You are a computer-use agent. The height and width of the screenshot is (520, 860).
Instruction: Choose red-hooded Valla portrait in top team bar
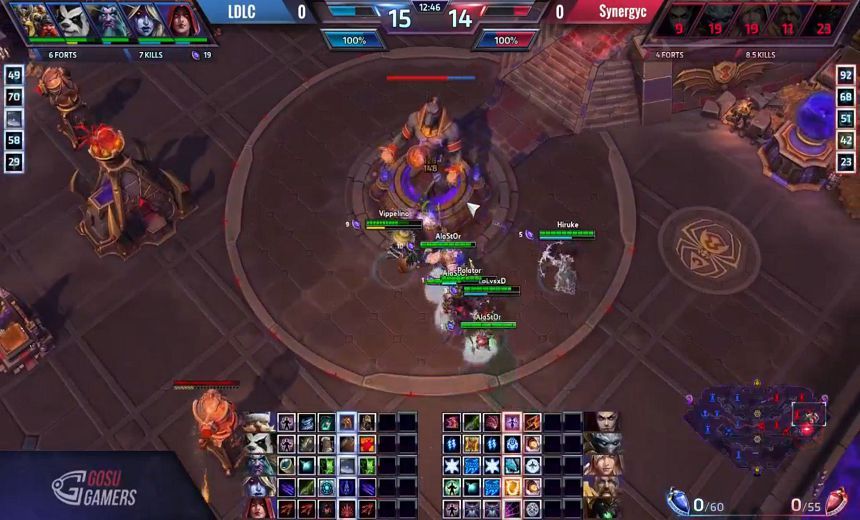[x=178, y=20]
